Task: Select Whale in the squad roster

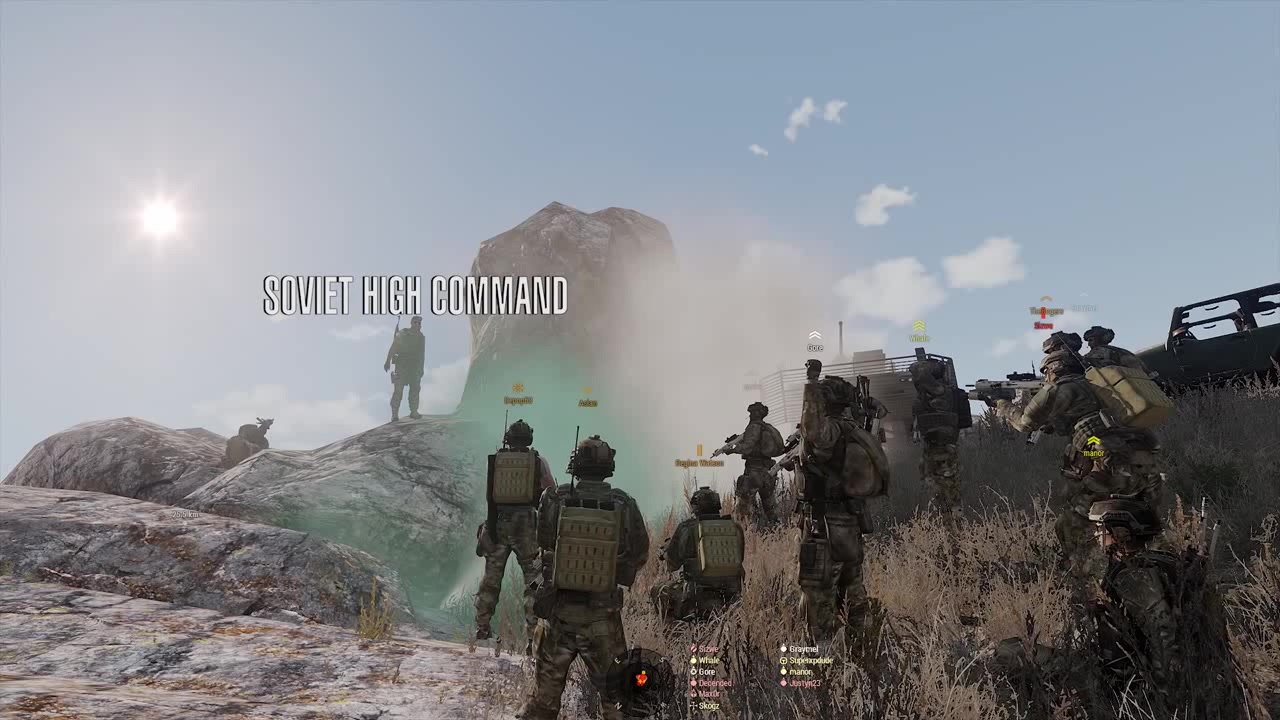Action: point(708,660)
